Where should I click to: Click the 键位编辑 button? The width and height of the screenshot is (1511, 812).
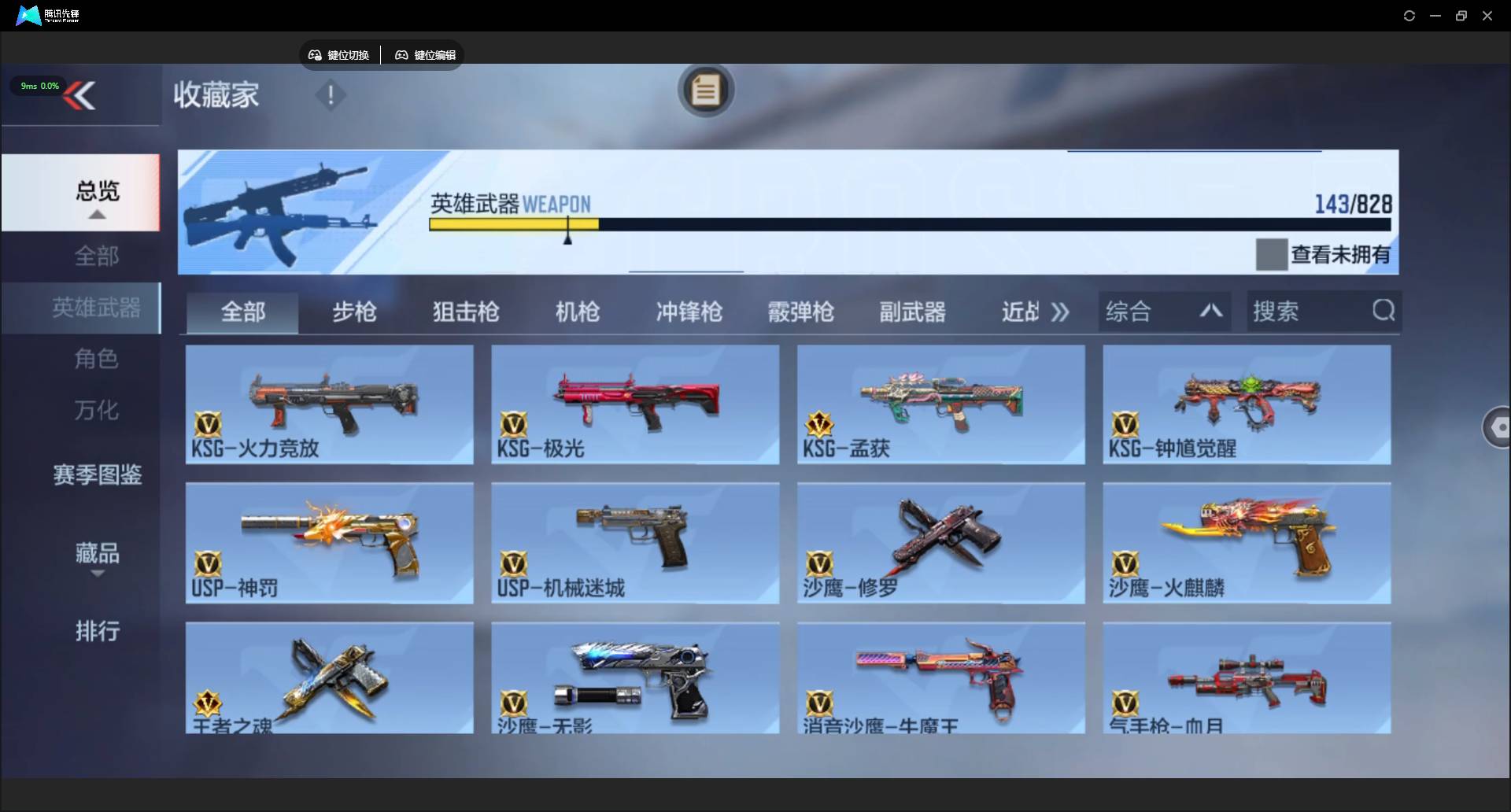click(x=424, y=55)
